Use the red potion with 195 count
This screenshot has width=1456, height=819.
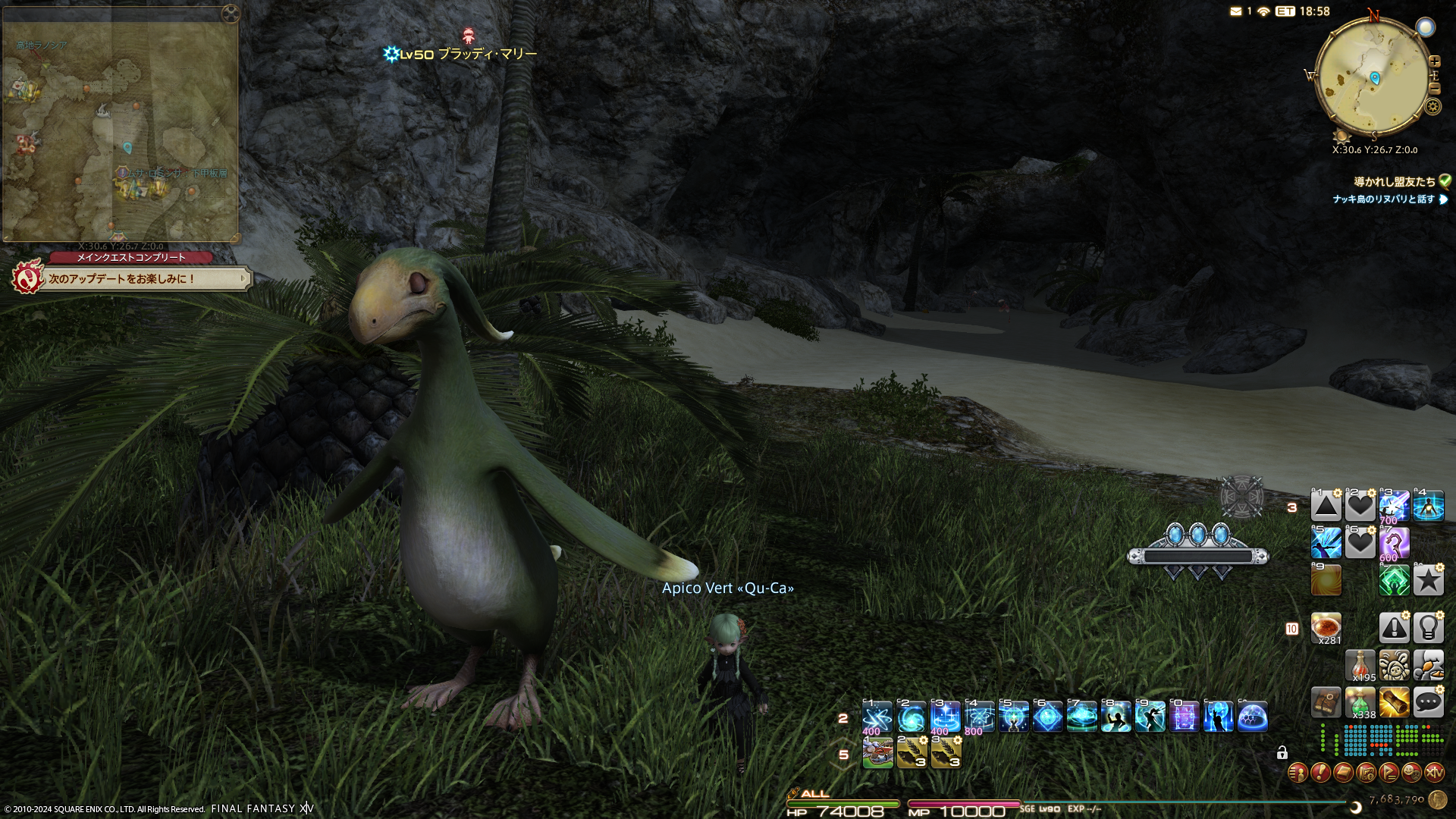[1360, 665]
